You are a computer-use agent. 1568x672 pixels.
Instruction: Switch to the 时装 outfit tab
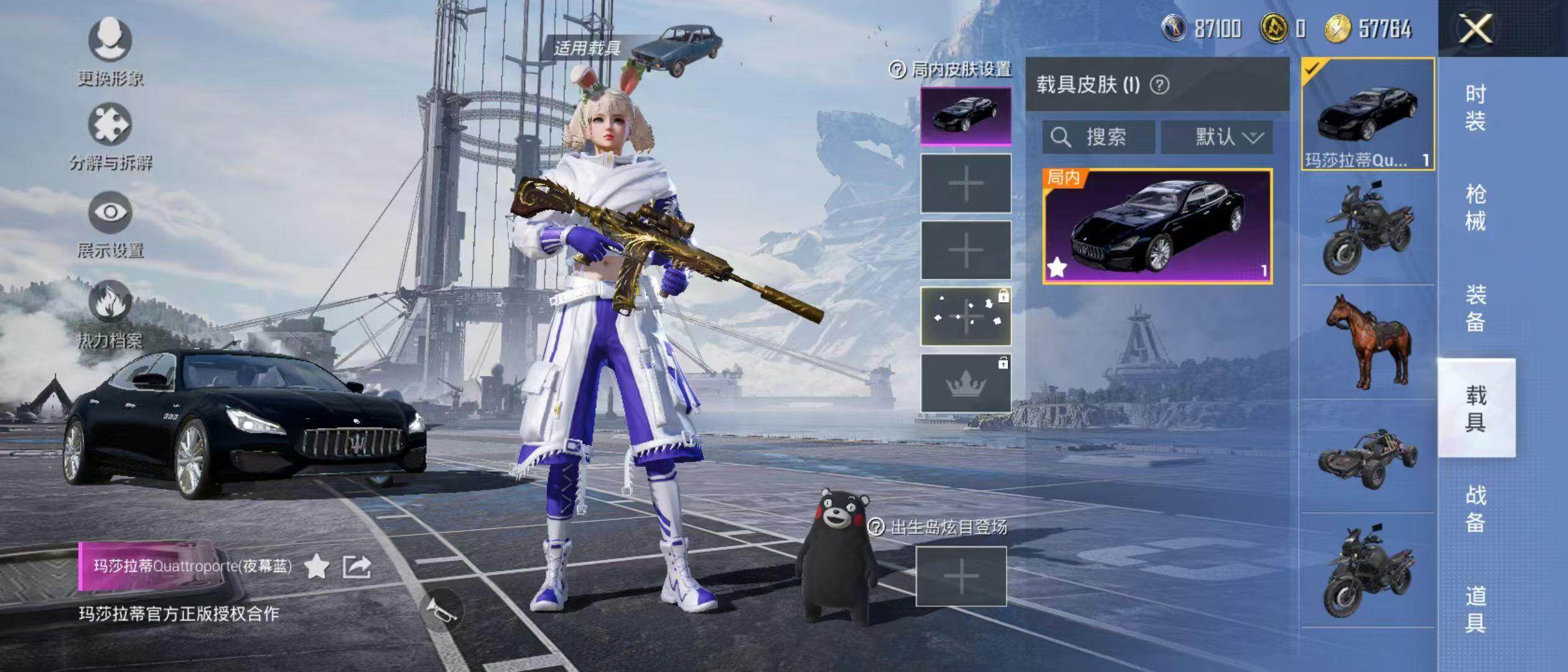1475,107
